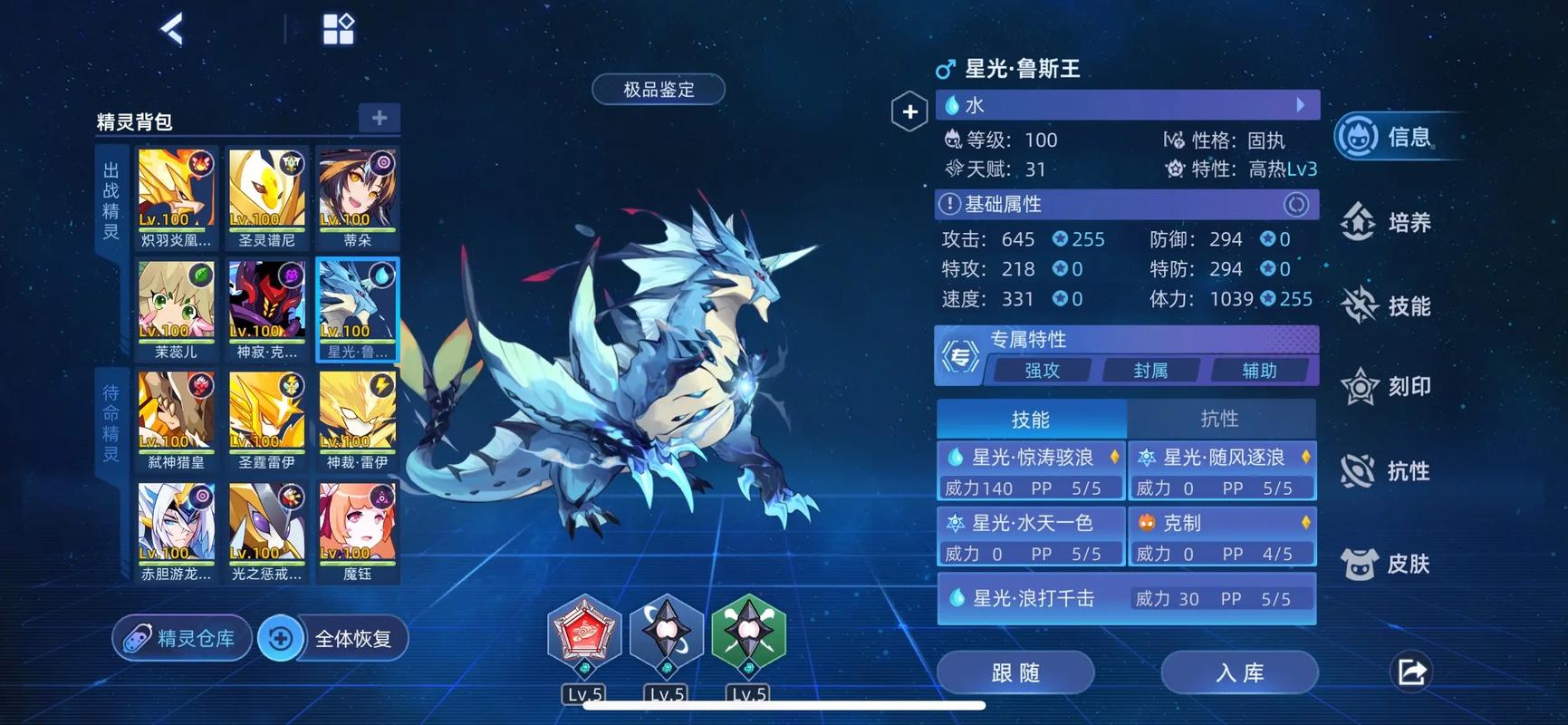Image resolution: width=1568 pixels, height=725 pixels.
Task: Choose the 茉蕊儿 spirit portrait
Action: 176,309
